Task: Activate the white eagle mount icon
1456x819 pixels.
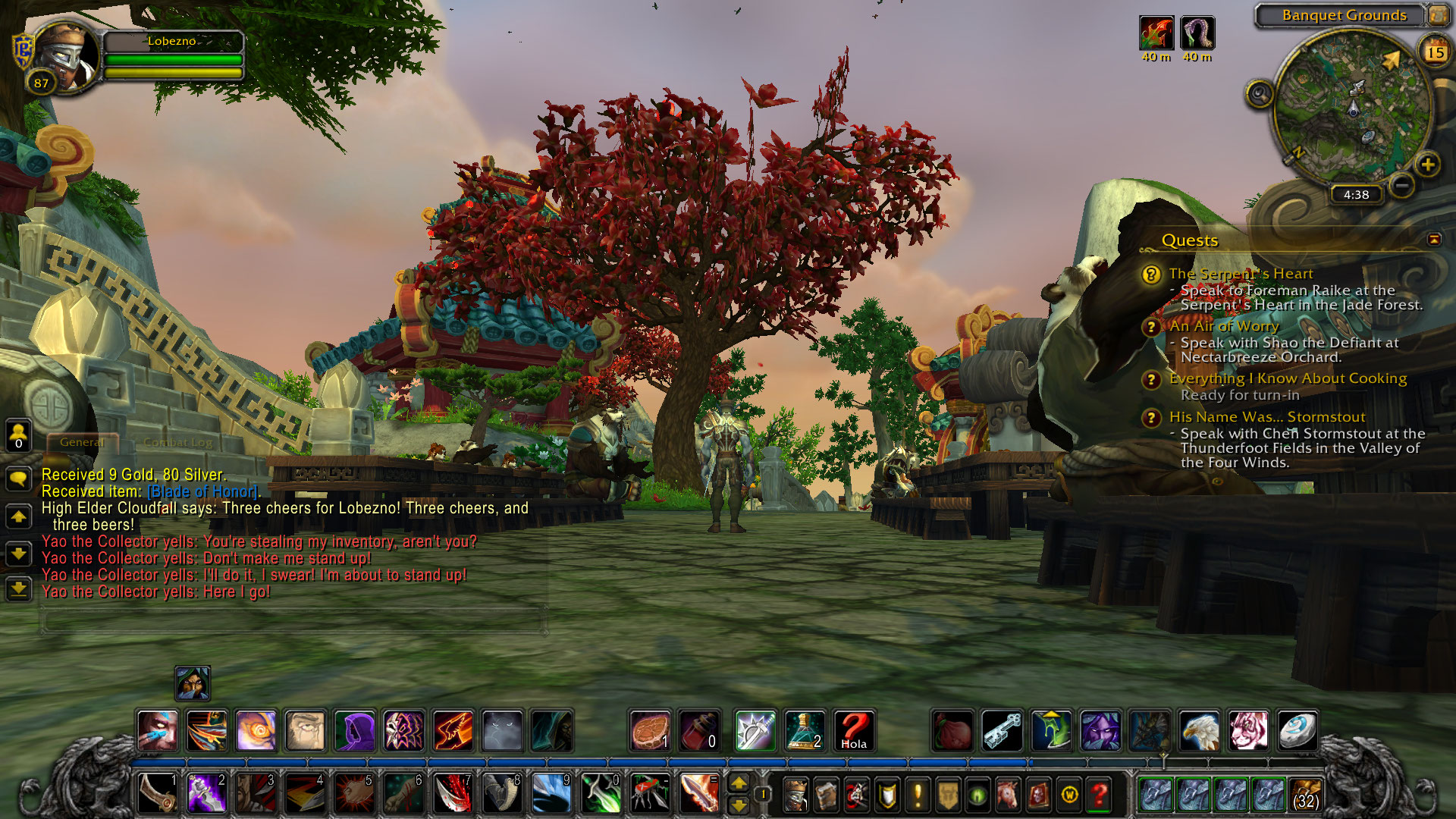Action: 1199,730
